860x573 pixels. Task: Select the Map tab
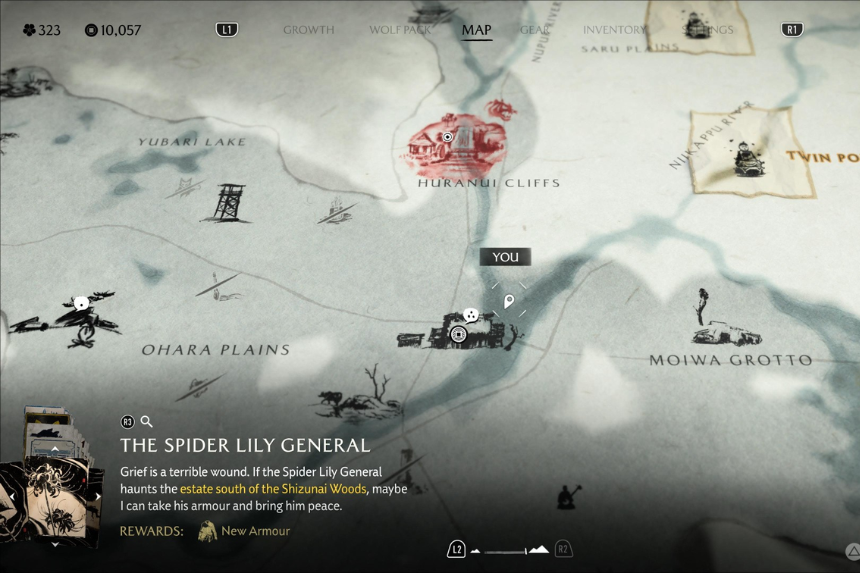476,30
